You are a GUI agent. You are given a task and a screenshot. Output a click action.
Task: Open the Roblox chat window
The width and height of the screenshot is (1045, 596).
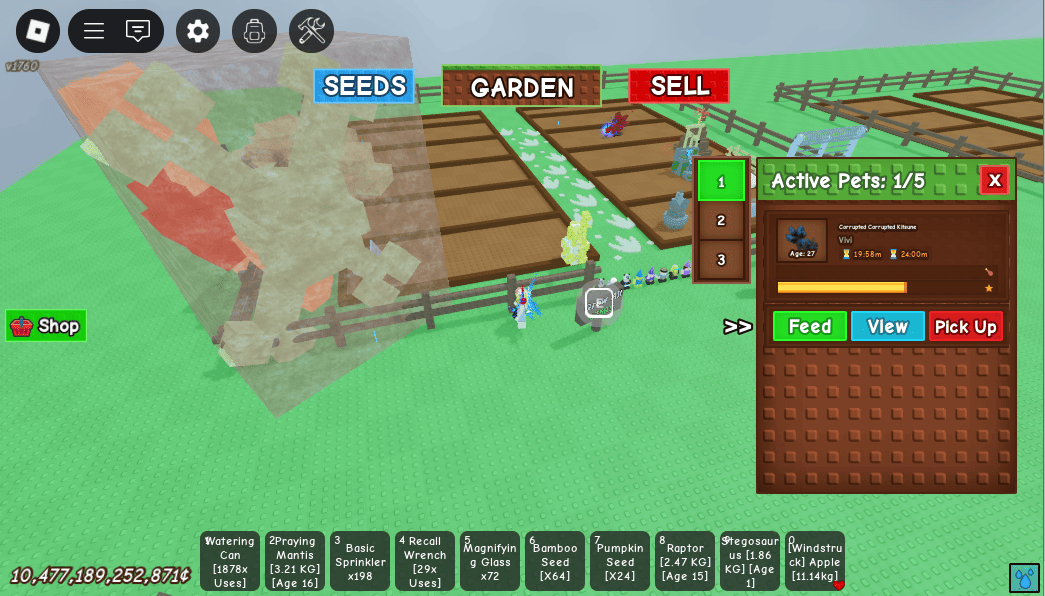(x=138, y=31)
